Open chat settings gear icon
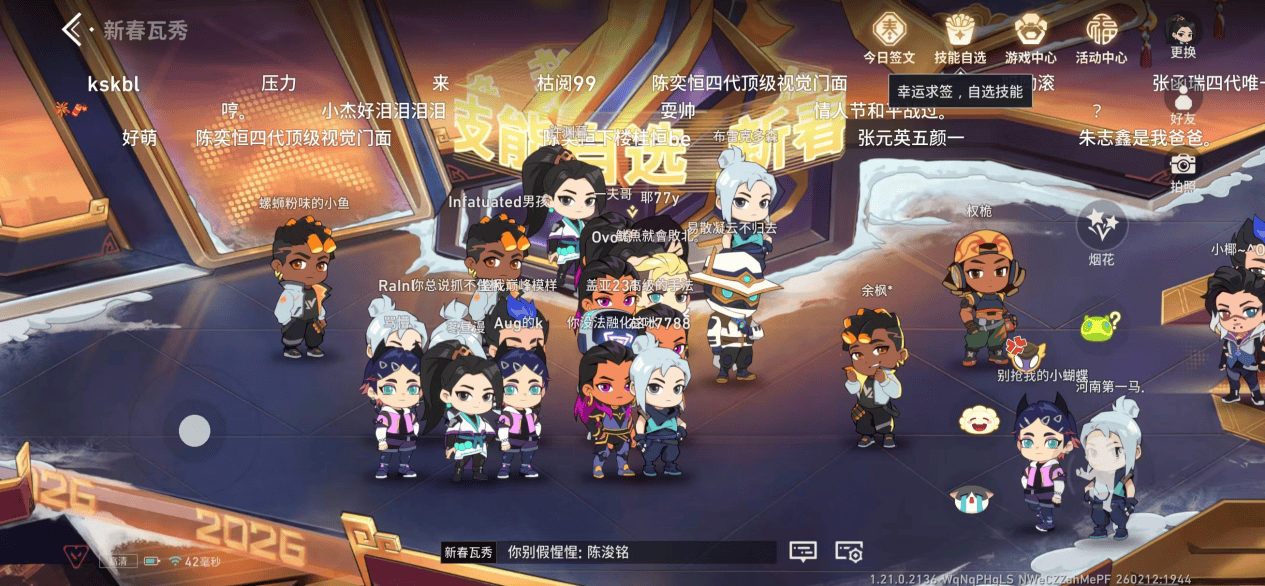The image size is (1265, 586). 849,552
